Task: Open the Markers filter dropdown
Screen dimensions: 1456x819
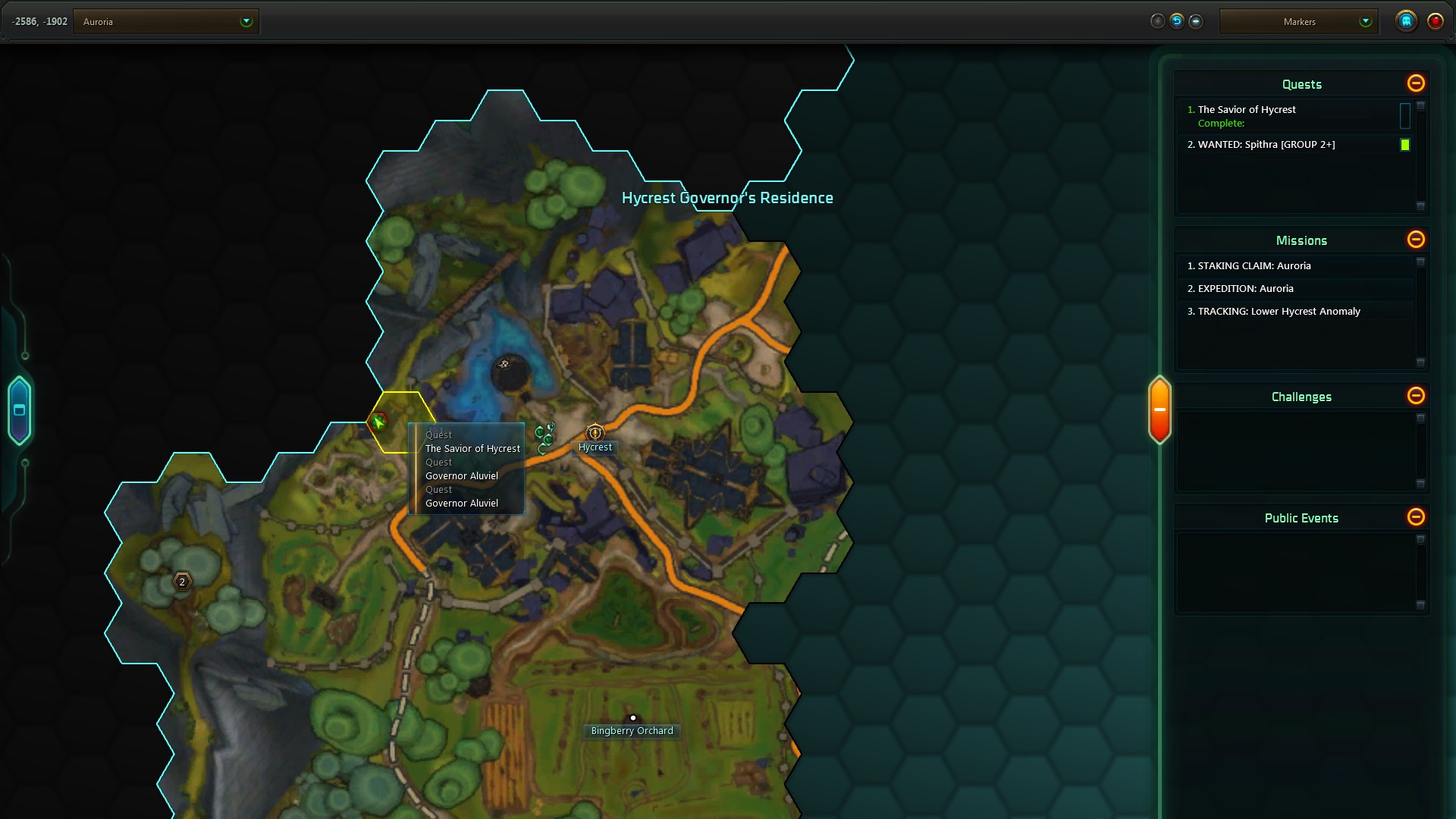Action: click(1365, 22)
